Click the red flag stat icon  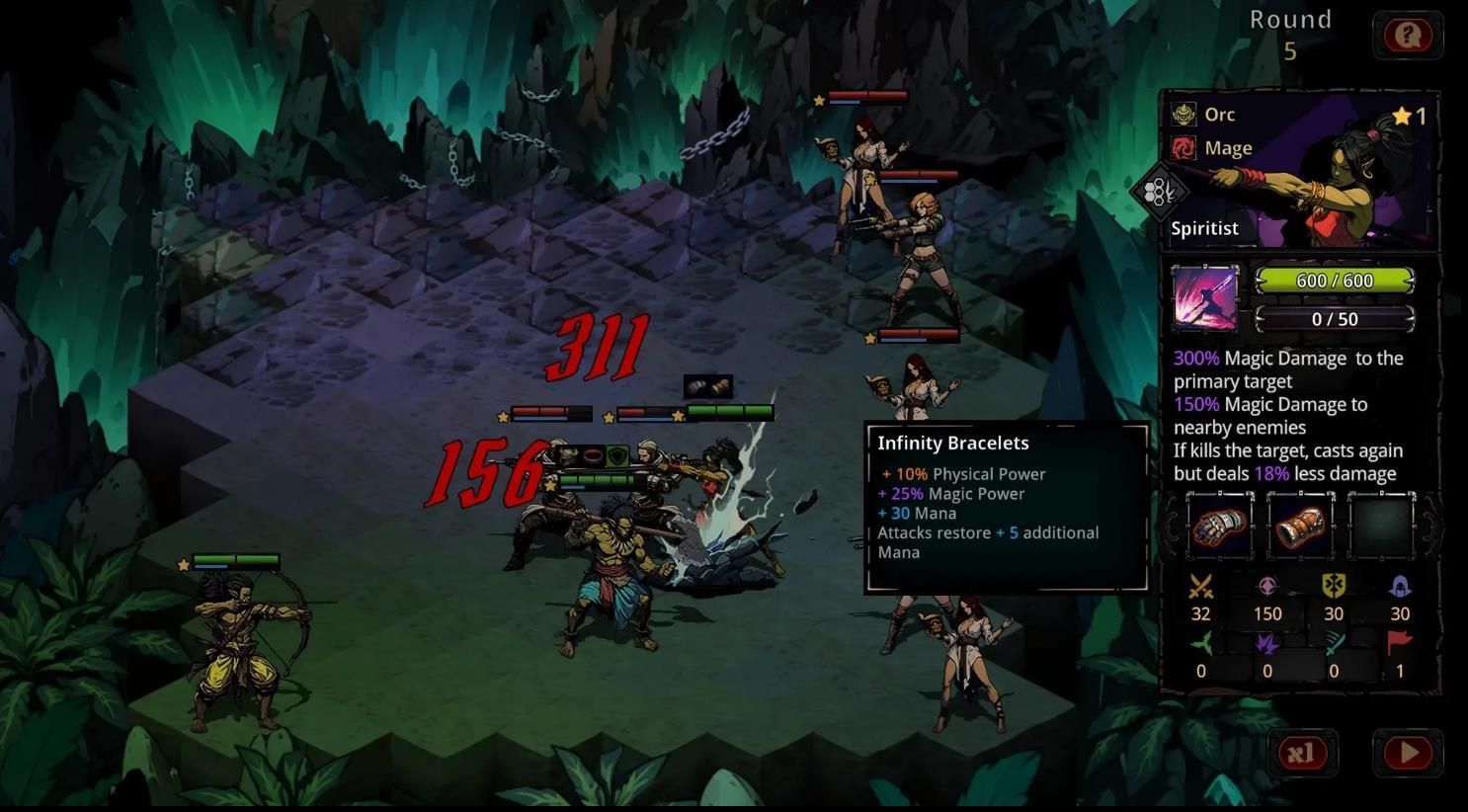tap(1400, 644)
